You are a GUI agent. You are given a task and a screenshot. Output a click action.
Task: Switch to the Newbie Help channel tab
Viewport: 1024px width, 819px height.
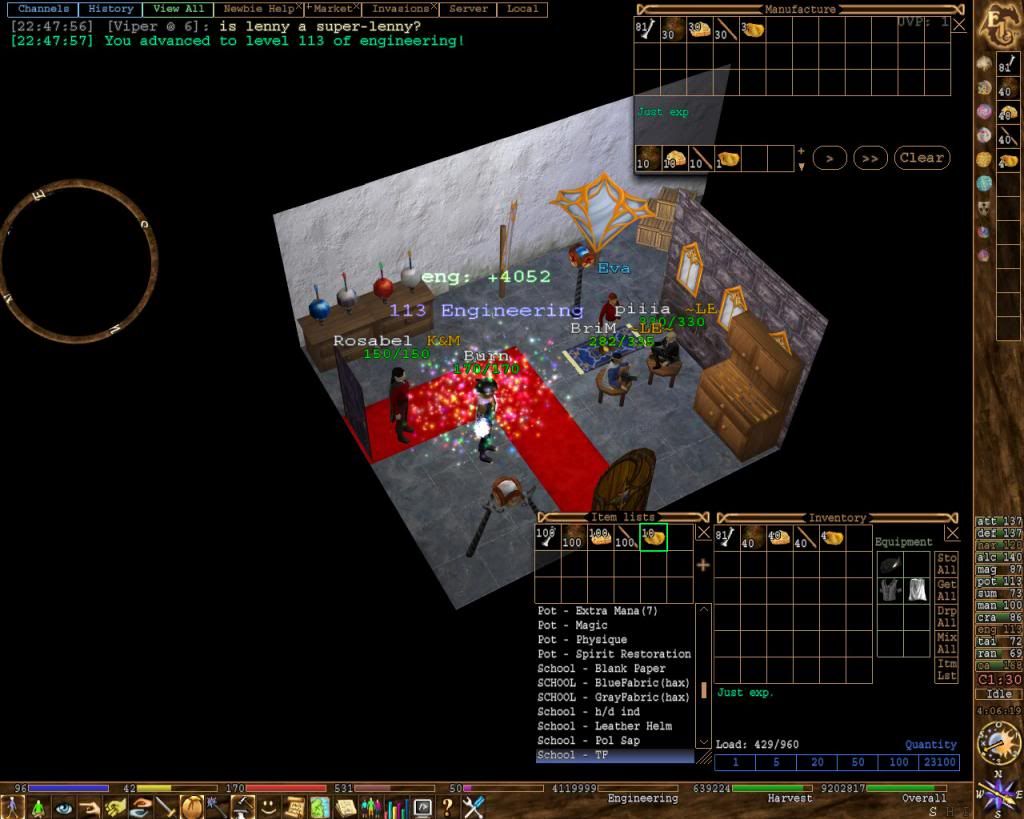point(258,9)
